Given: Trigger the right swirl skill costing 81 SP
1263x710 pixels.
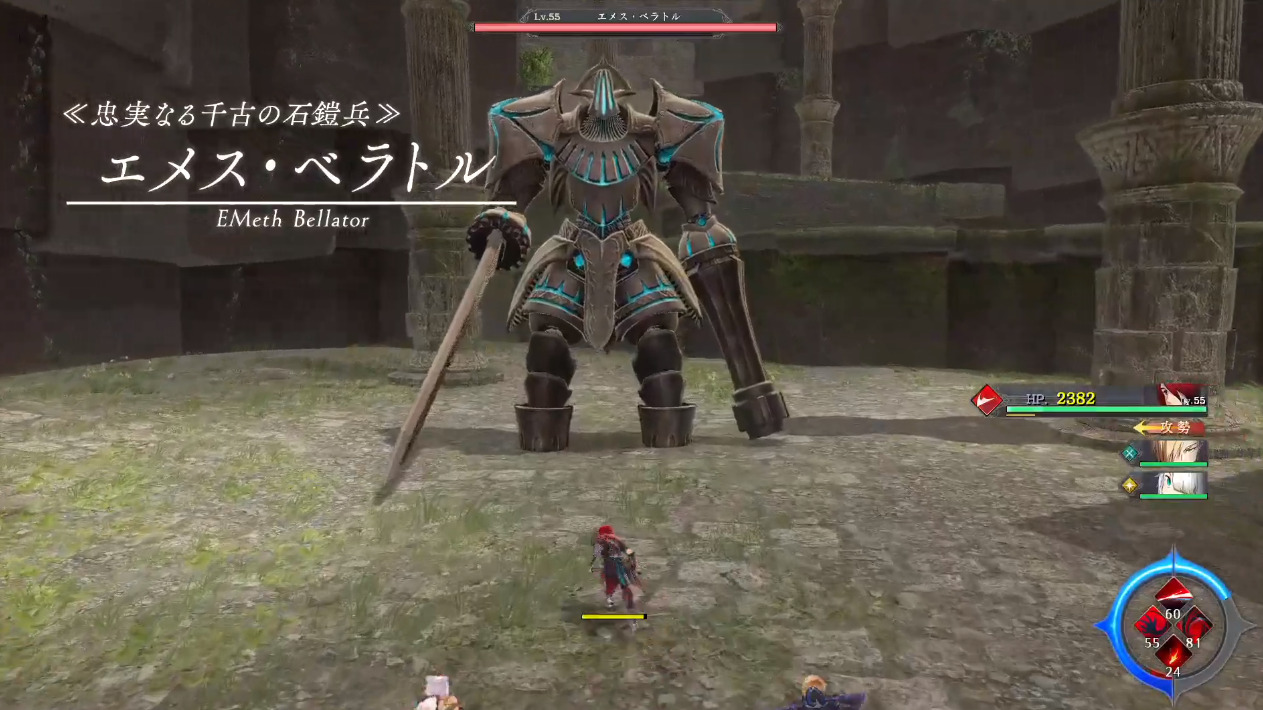Looking at the screenshot, I should 1195,623.
